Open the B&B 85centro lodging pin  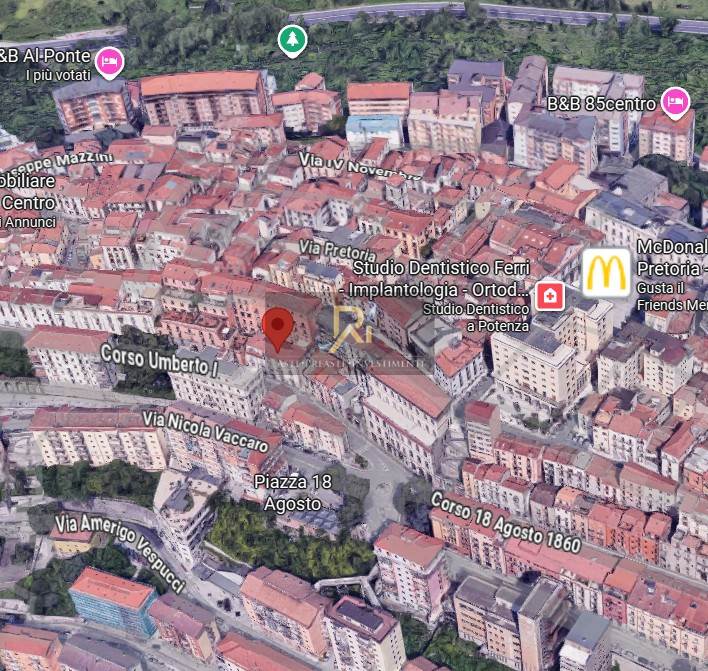(676, 102)
